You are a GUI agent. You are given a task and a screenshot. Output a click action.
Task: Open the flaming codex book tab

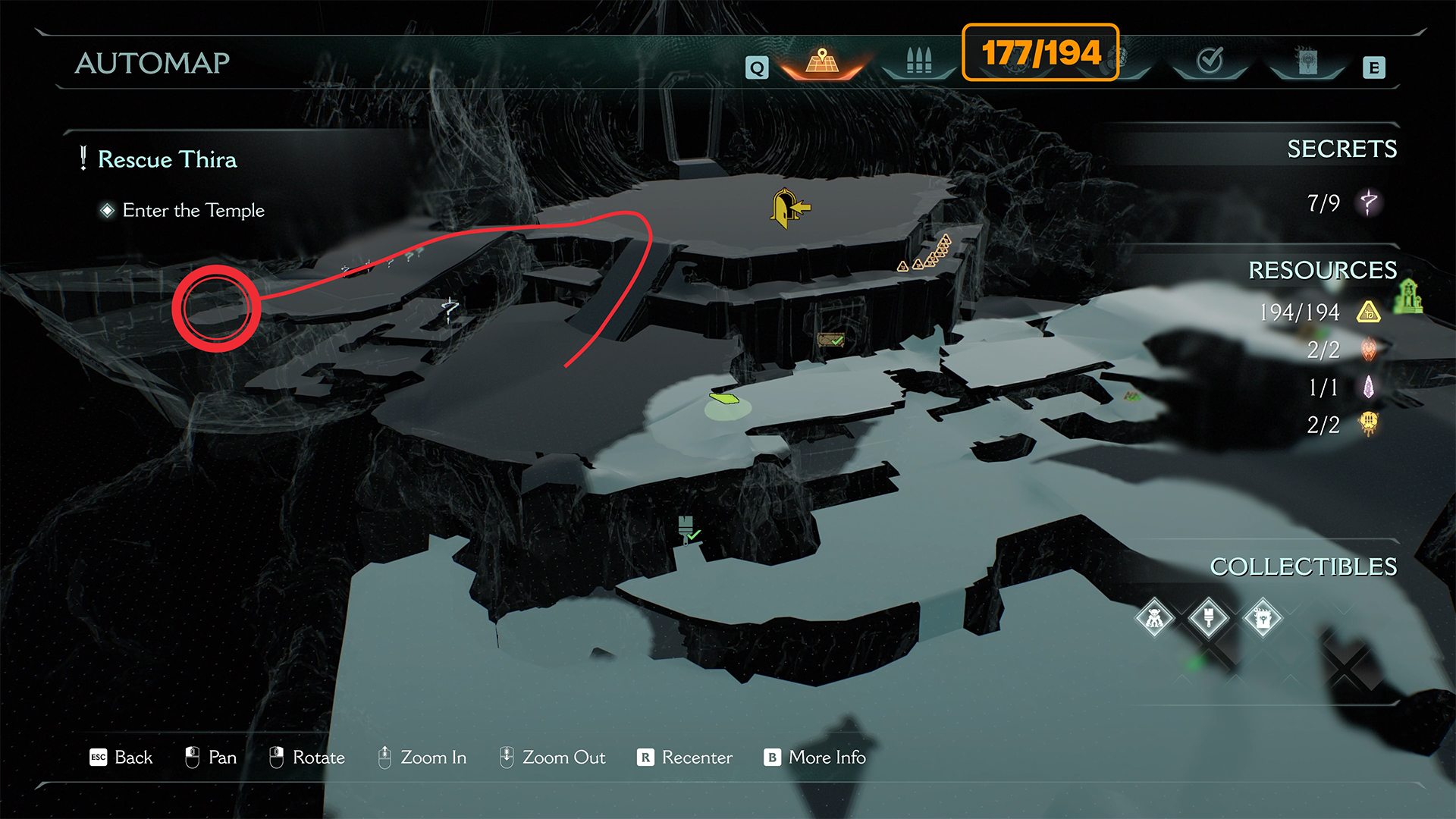[1307, 62]
